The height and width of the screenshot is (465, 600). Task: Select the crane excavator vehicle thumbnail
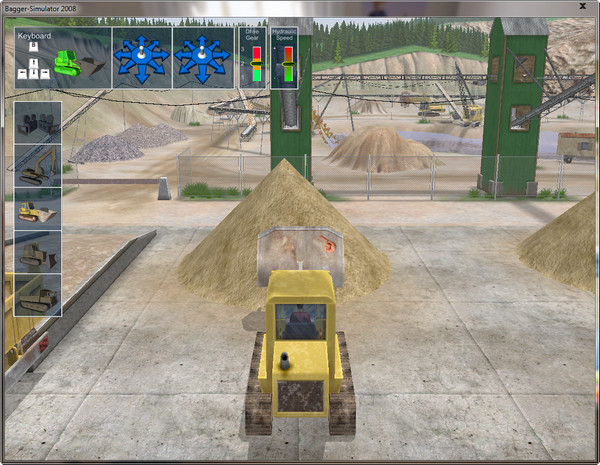click(38, 165)
